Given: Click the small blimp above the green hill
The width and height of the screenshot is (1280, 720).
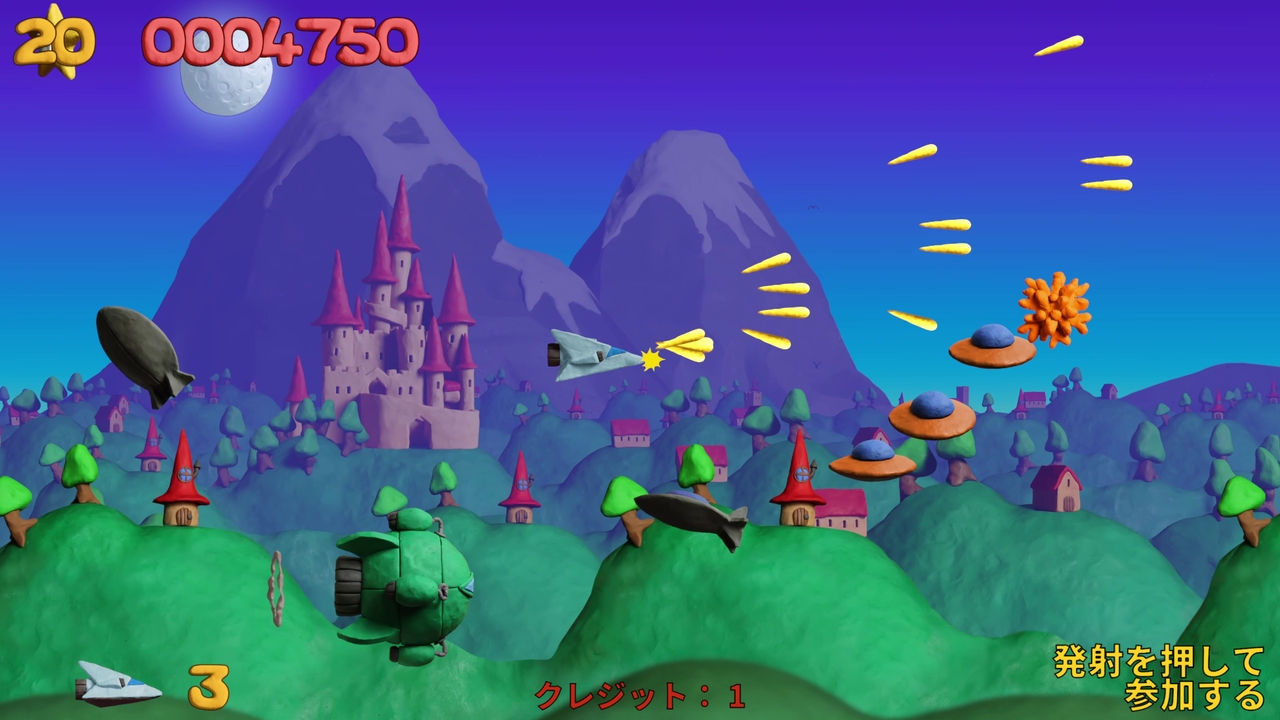Looking at the screenshot, I should (690, 517).
